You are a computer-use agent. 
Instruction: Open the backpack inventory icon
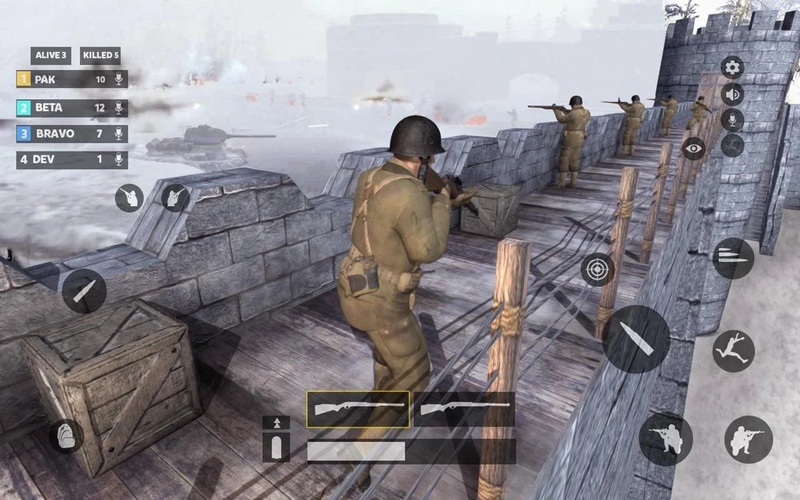(66, 436)
